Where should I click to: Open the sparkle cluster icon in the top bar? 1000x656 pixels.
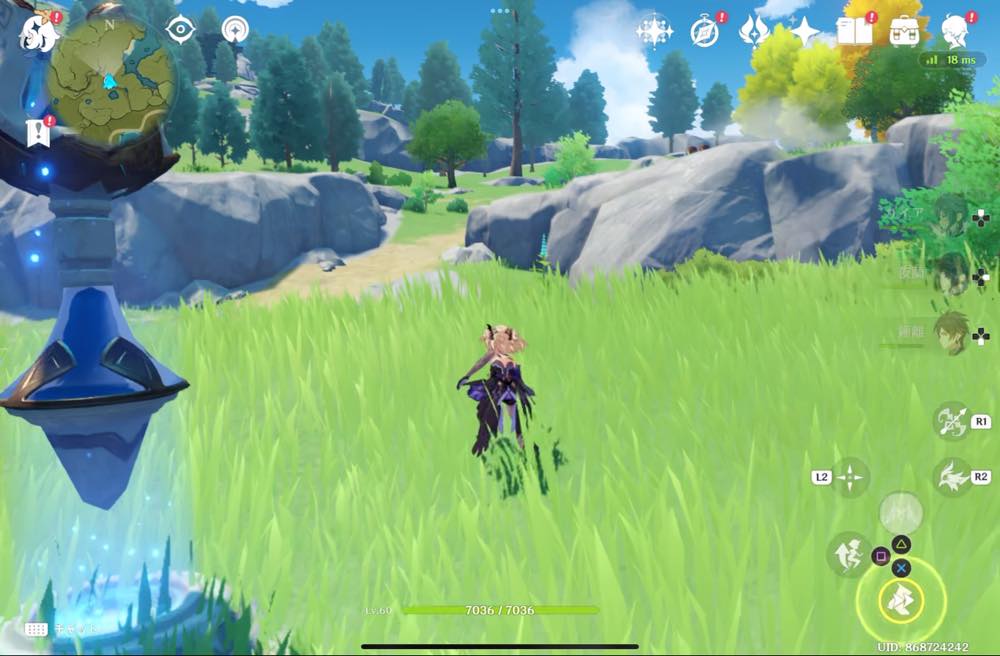pos(654,31)
